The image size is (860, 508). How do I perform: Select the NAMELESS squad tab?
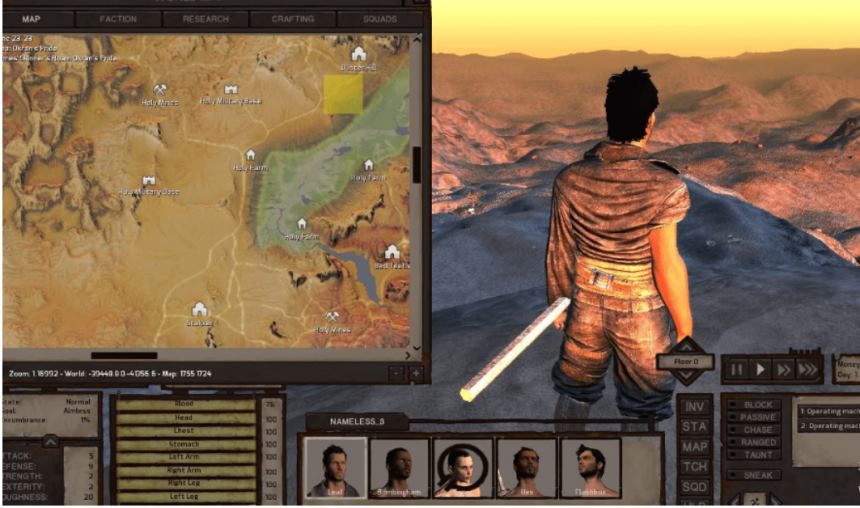356,422
